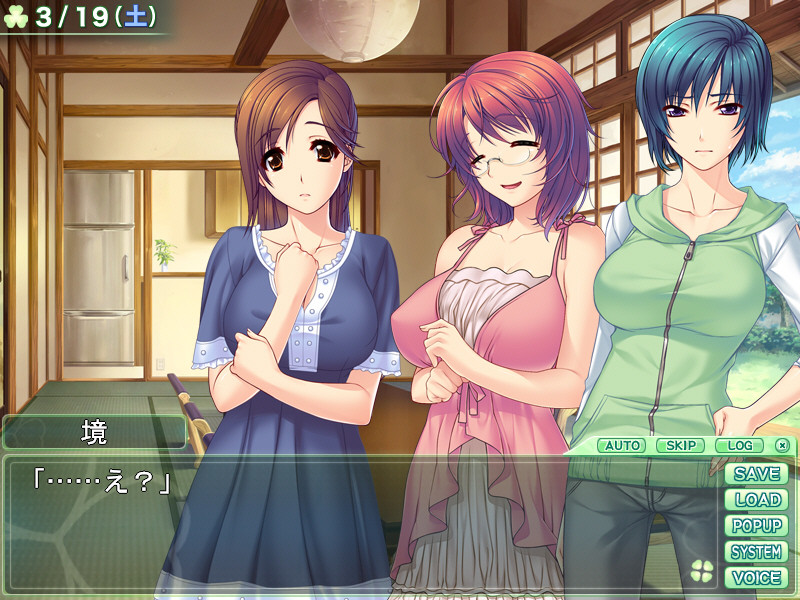Viewport: 800px width, 600px height.
Task: Replay the line with VOICE button
Action: click(x=756, y=578)
